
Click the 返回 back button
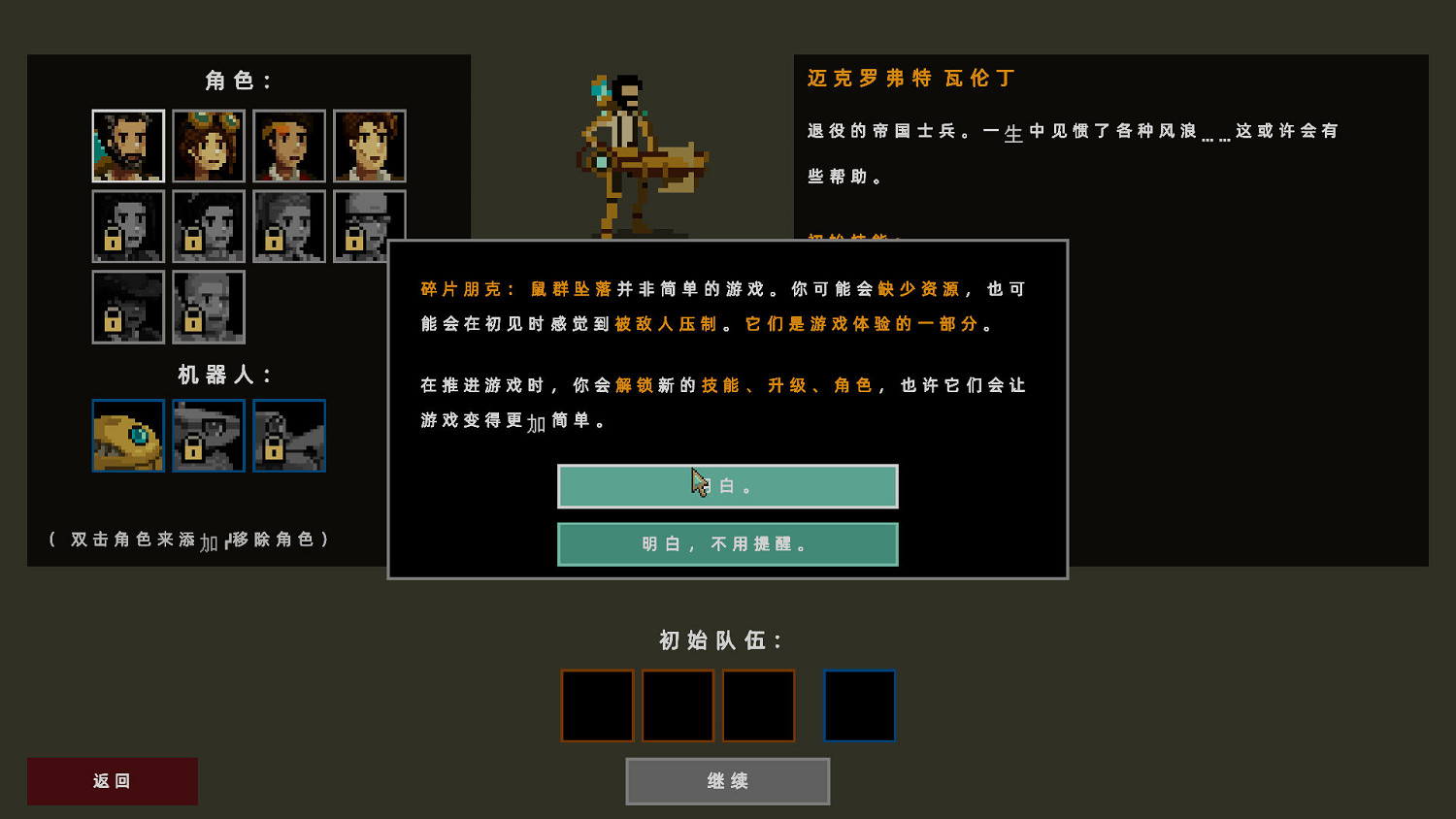point(112,781)
